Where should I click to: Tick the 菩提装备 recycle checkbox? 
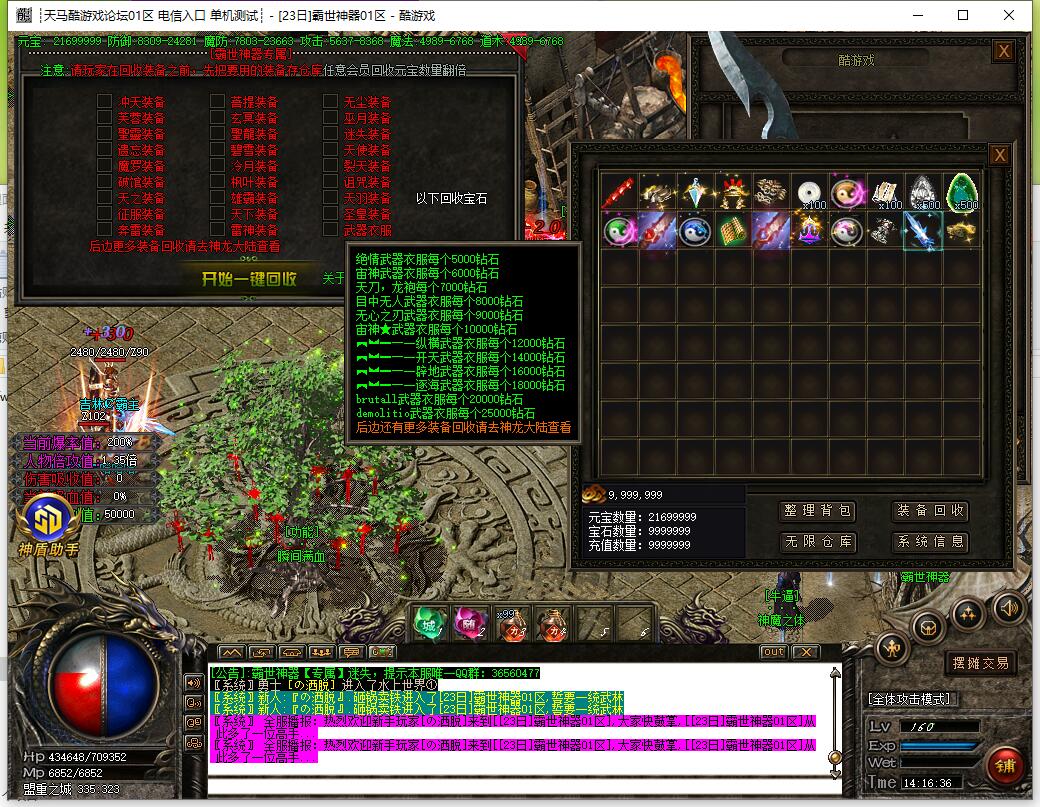click(x=217, y=102)
